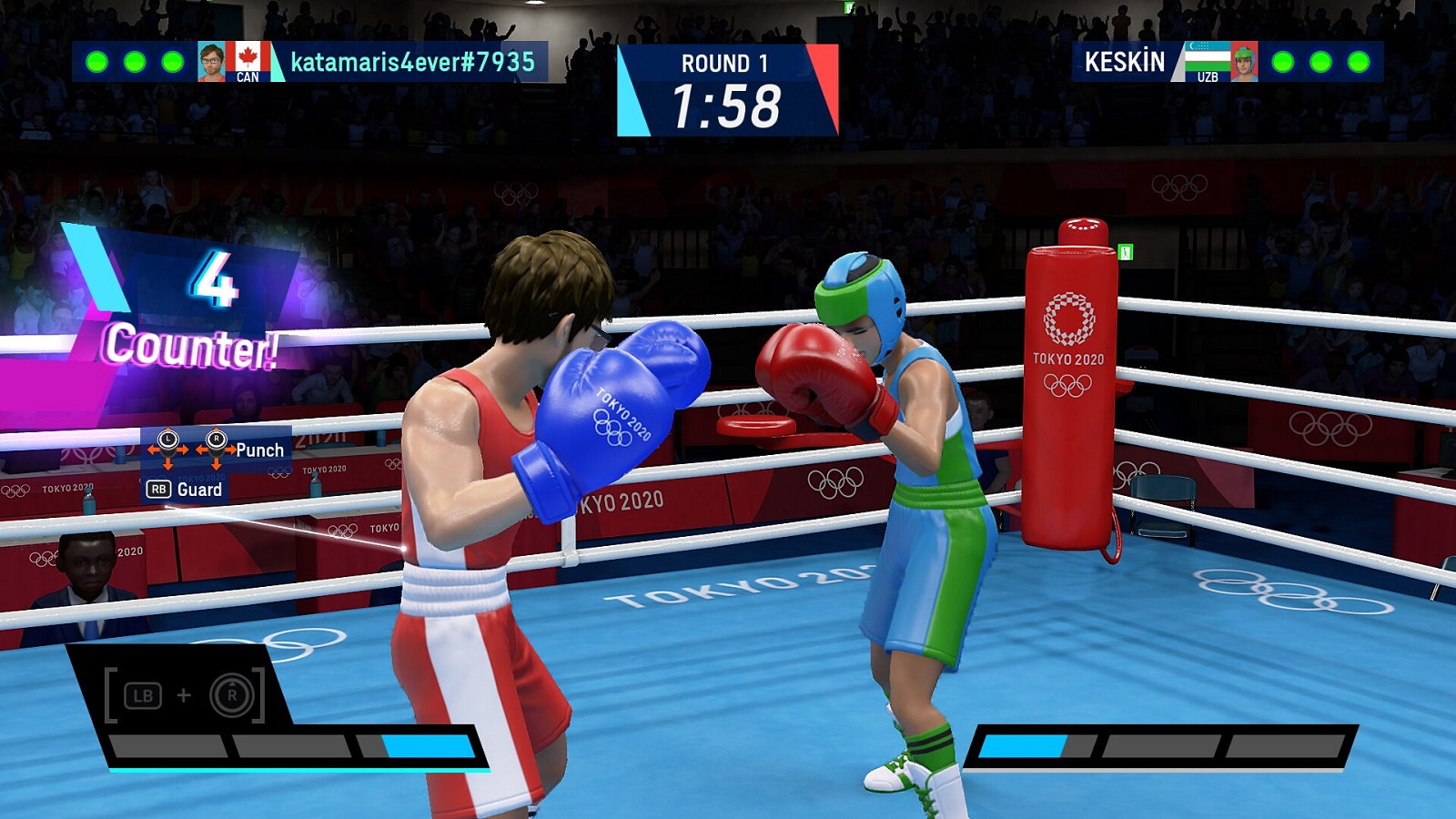This screenshot has width=1456, height=819.
Task: Click the katamaris4ever#7935 player name tag
Action: pos(412,62)
